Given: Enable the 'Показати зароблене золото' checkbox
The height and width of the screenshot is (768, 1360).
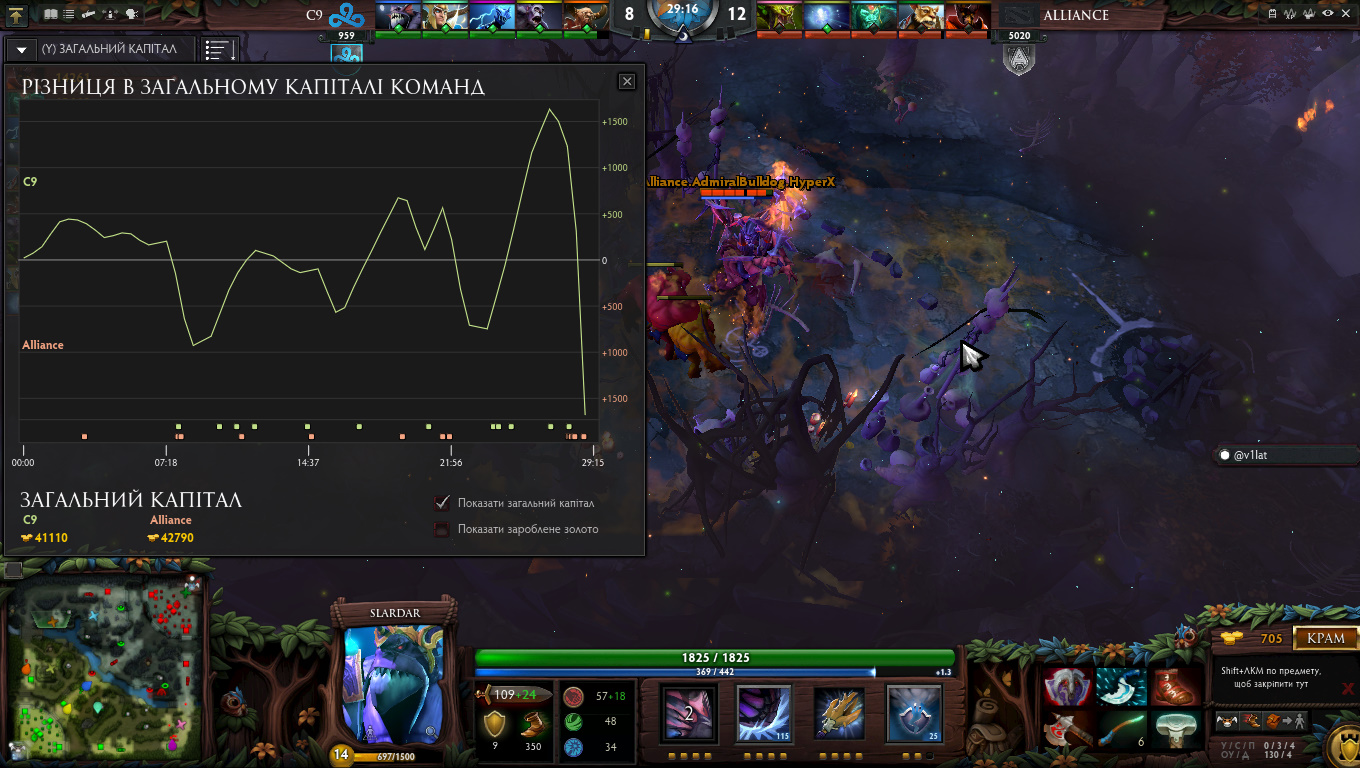Looking at the screenshot, I should pos(442,529).
